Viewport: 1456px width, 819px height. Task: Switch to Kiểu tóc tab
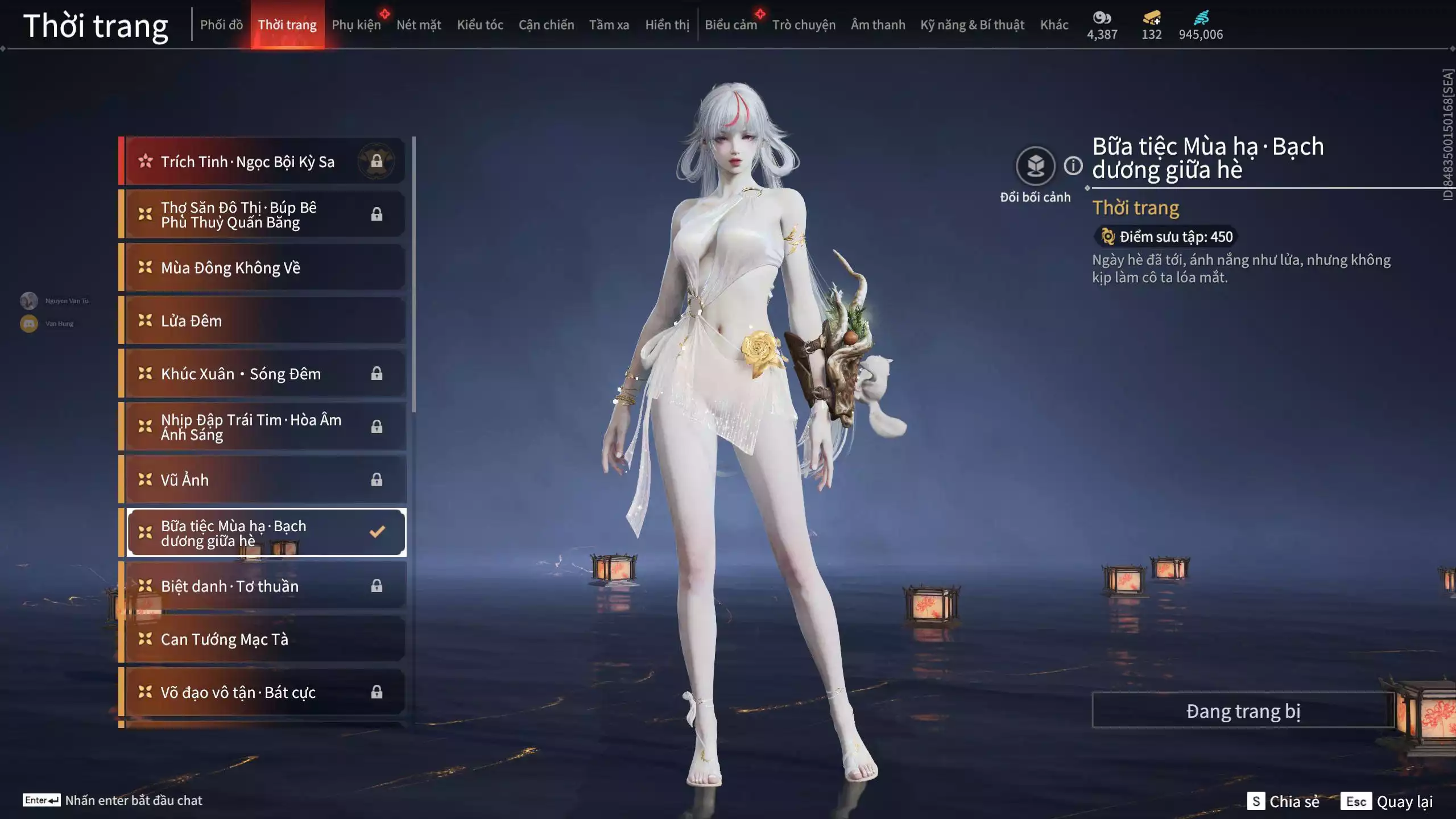click(x=480, y=25)
